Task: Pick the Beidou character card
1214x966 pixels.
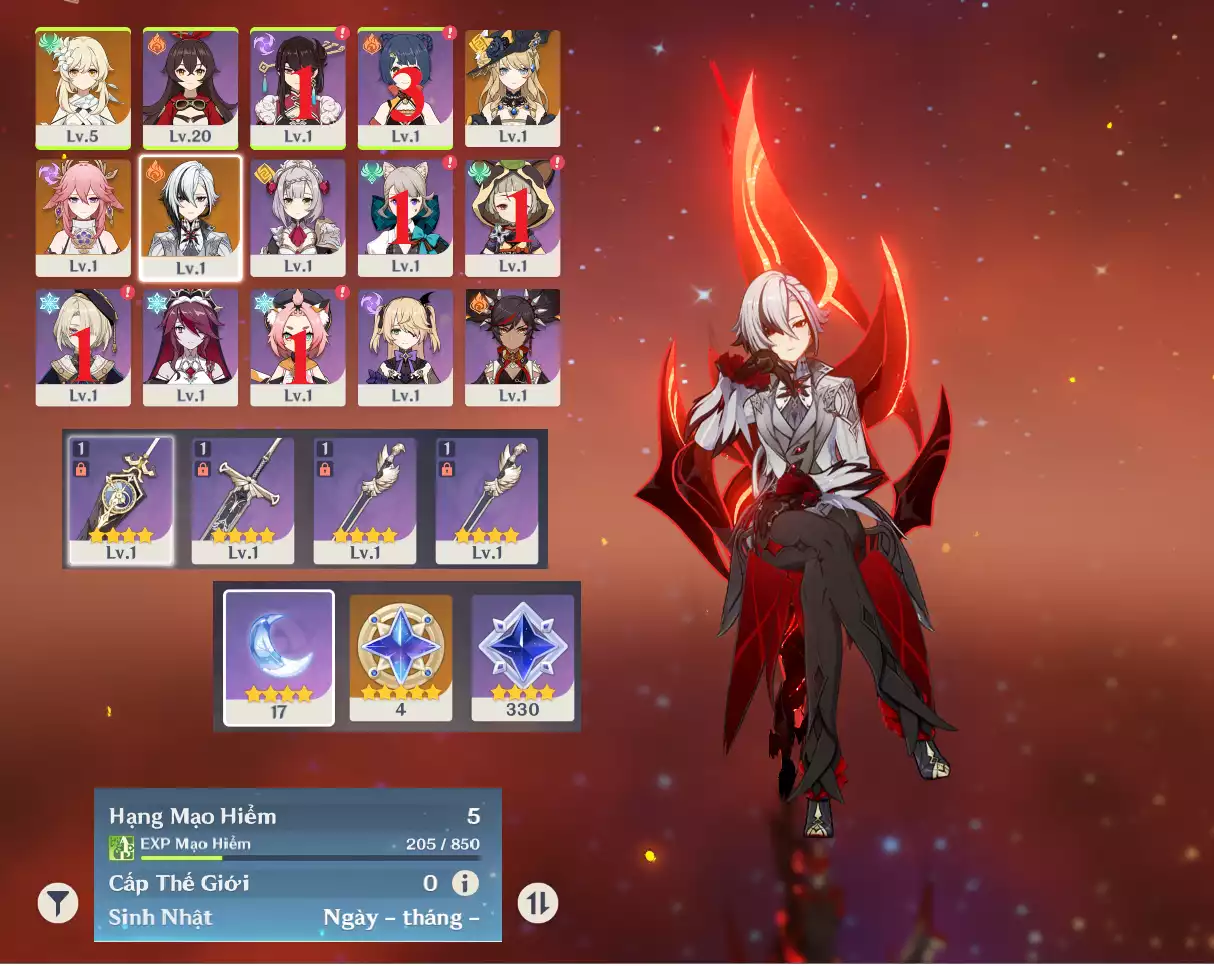Action: 298,88
